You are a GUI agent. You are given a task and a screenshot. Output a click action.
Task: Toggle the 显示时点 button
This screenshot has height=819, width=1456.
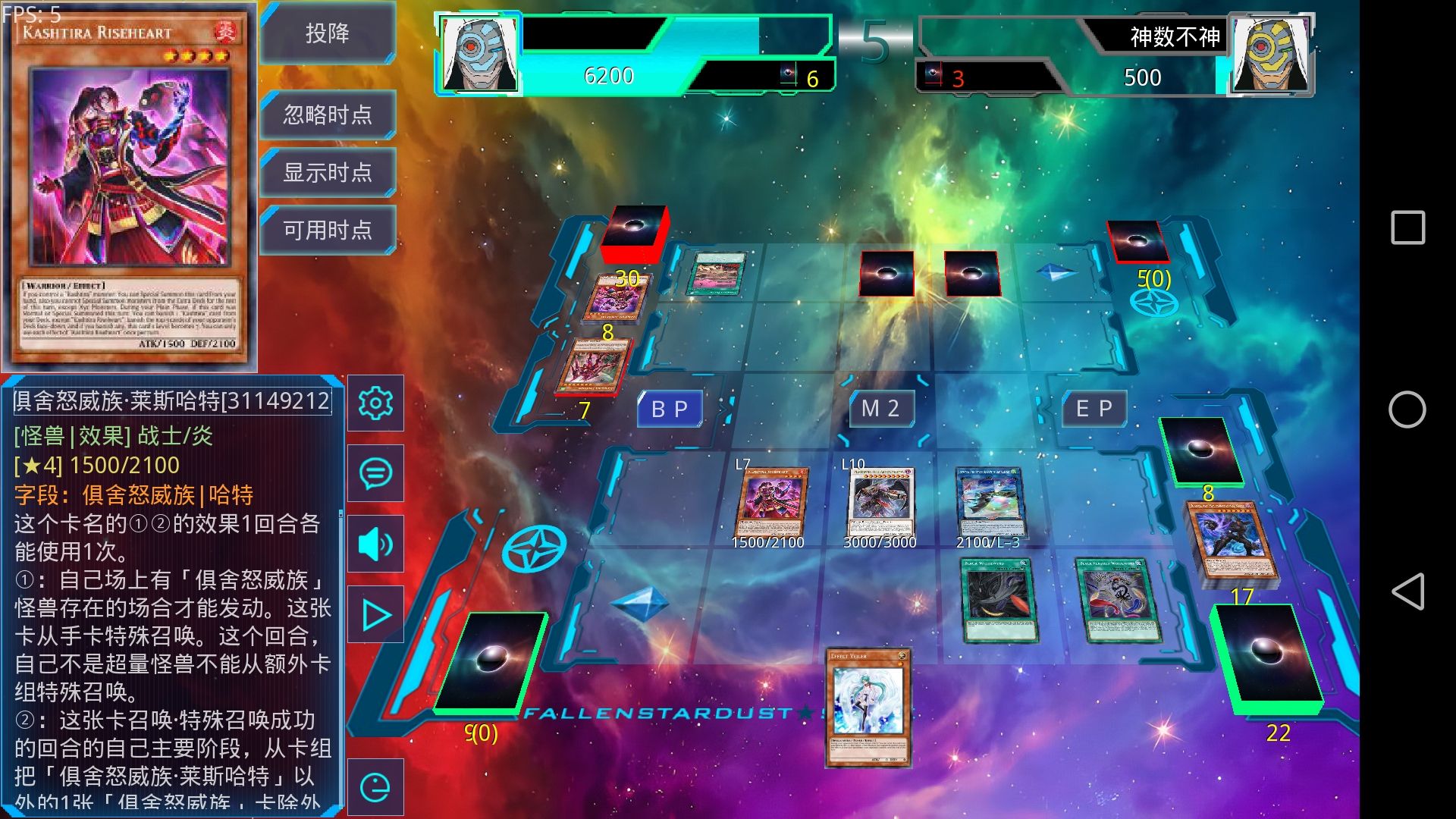[328, 172]
